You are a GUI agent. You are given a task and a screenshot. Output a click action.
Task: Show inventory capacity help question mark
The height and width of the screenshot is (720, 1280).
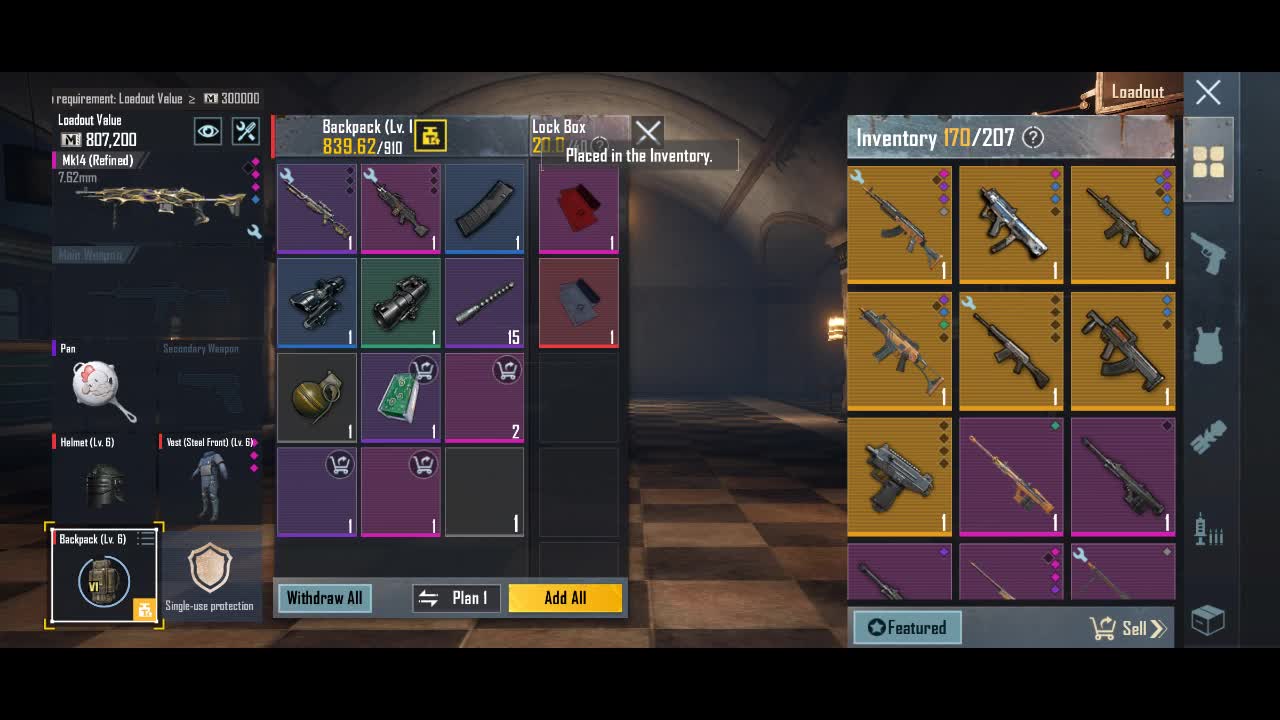pyautogui.click(x=1033, y=138)
